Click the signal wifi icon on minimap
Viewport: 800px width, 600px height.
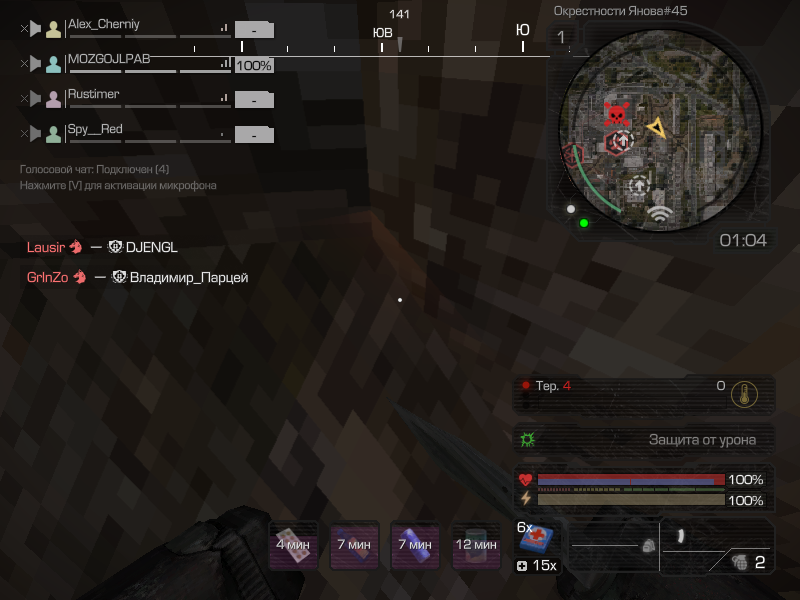[x=658, y=213]
